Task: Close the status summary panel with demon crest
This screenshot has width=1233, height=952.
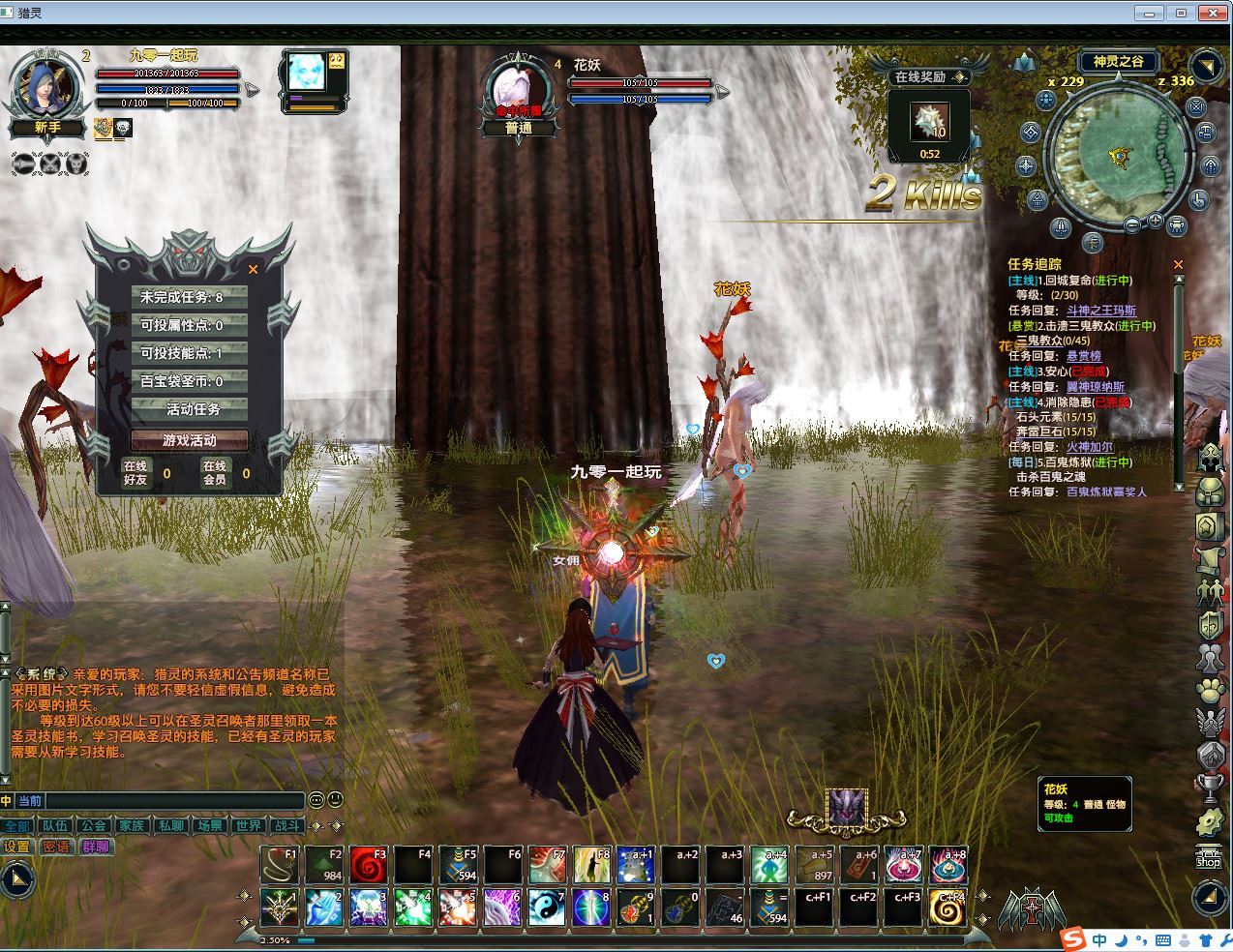Action: 254,270
